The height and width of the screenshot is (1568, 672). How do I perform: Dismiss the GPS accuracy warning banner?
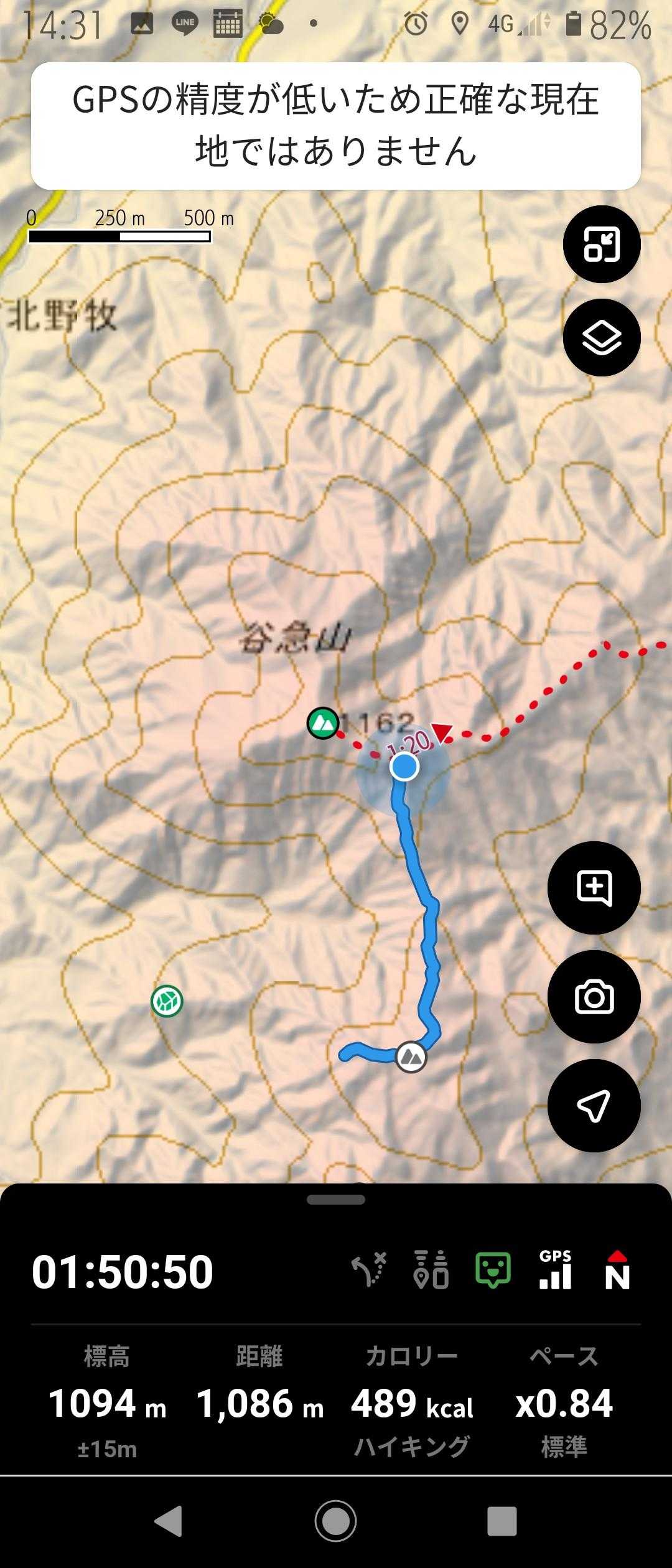point(336,126)
